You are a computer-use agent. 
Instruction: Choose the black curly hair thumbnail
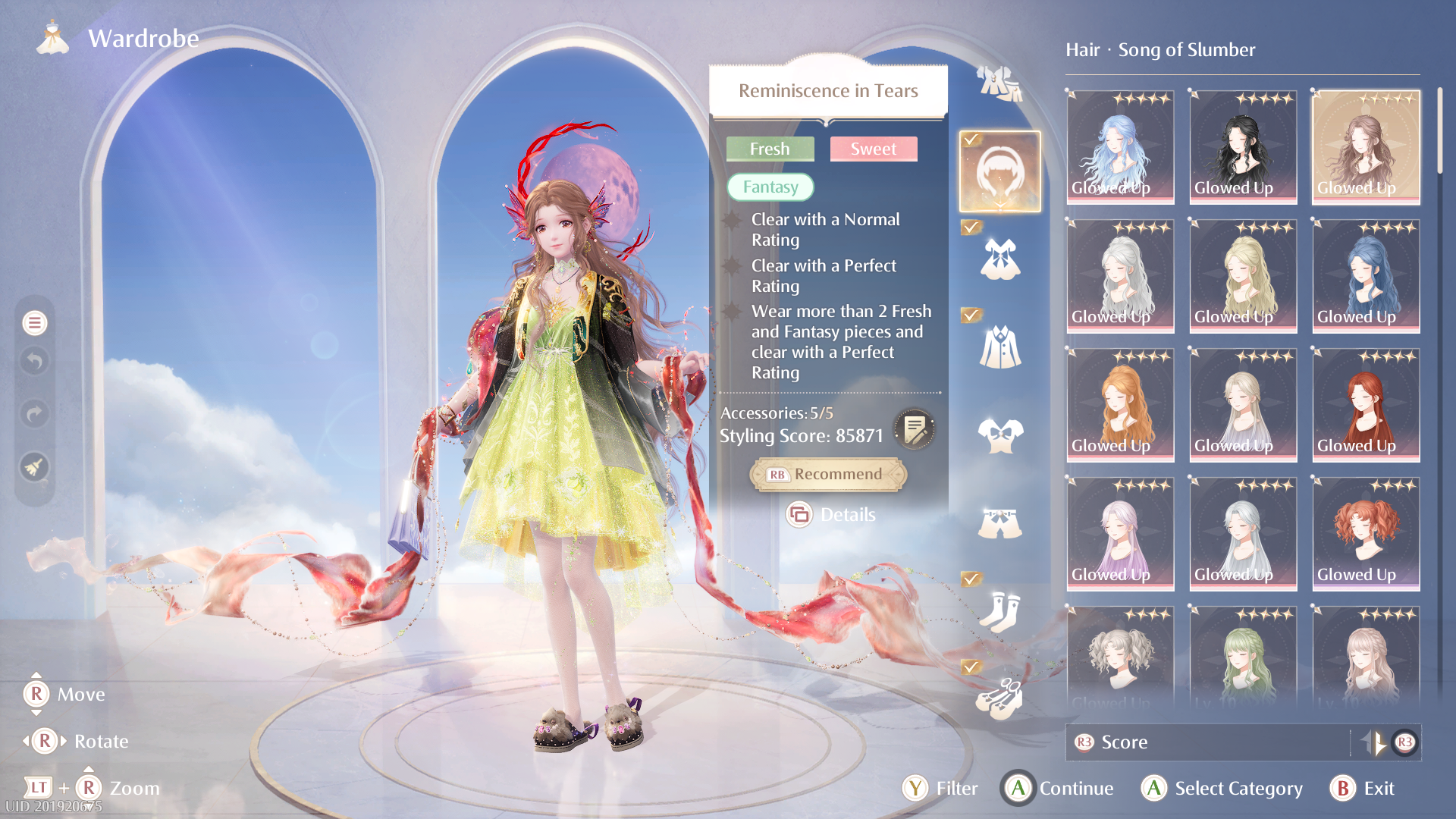coord(1243,147)
